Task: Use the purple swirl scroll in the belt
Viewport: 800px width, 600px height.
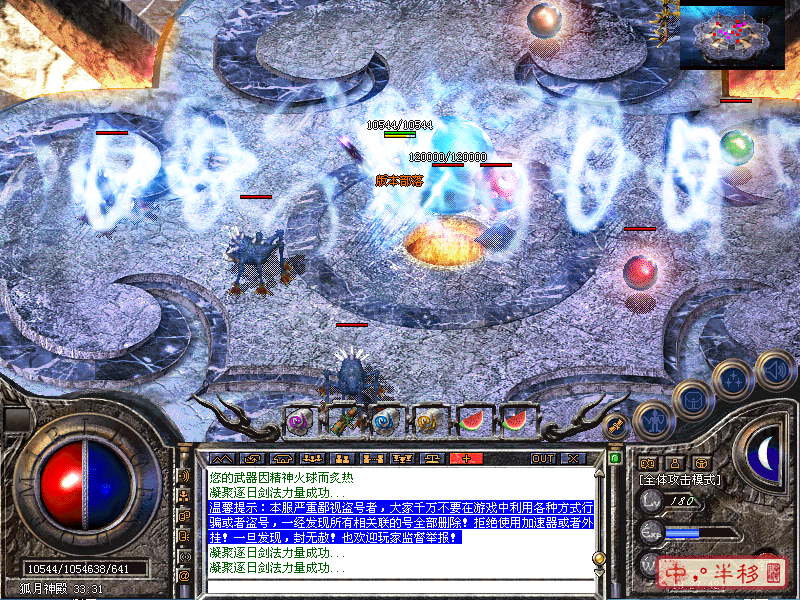Action: 299,422
